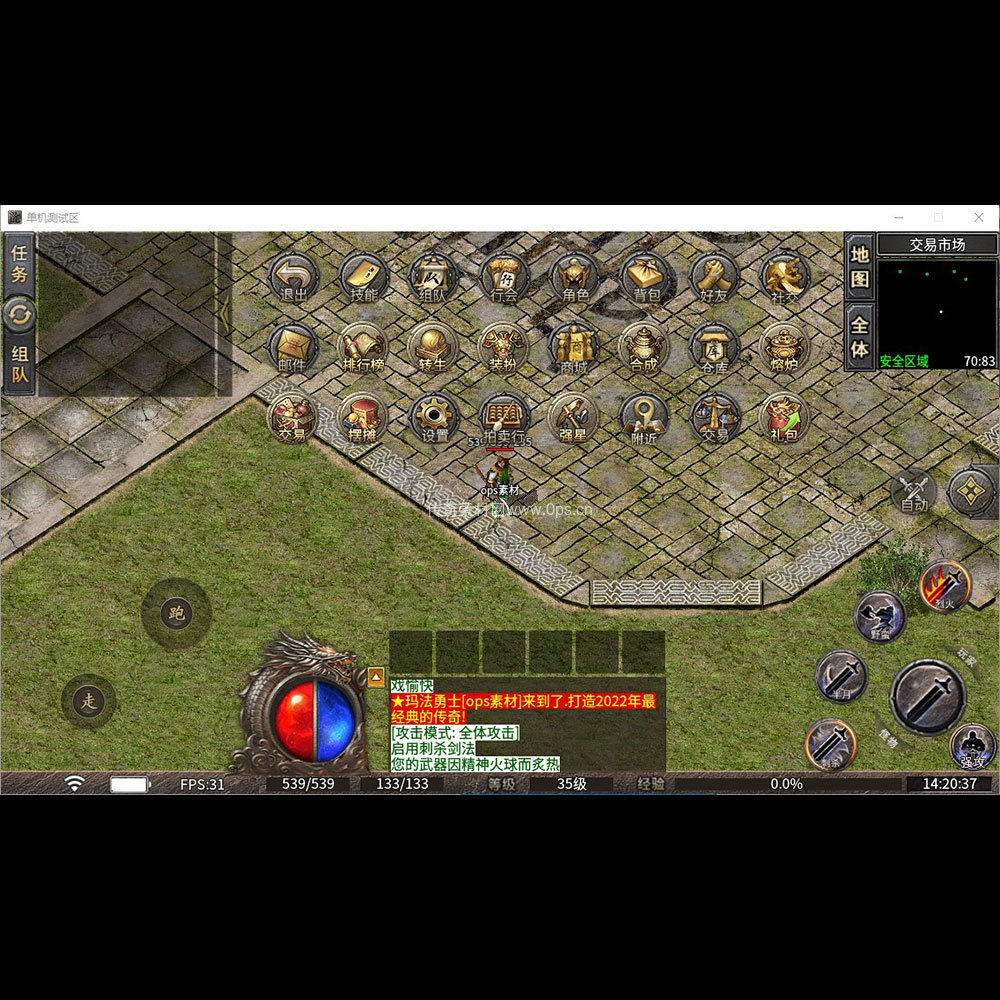
Task: Show the 排行榜 ranking icon
Action: 363,346
